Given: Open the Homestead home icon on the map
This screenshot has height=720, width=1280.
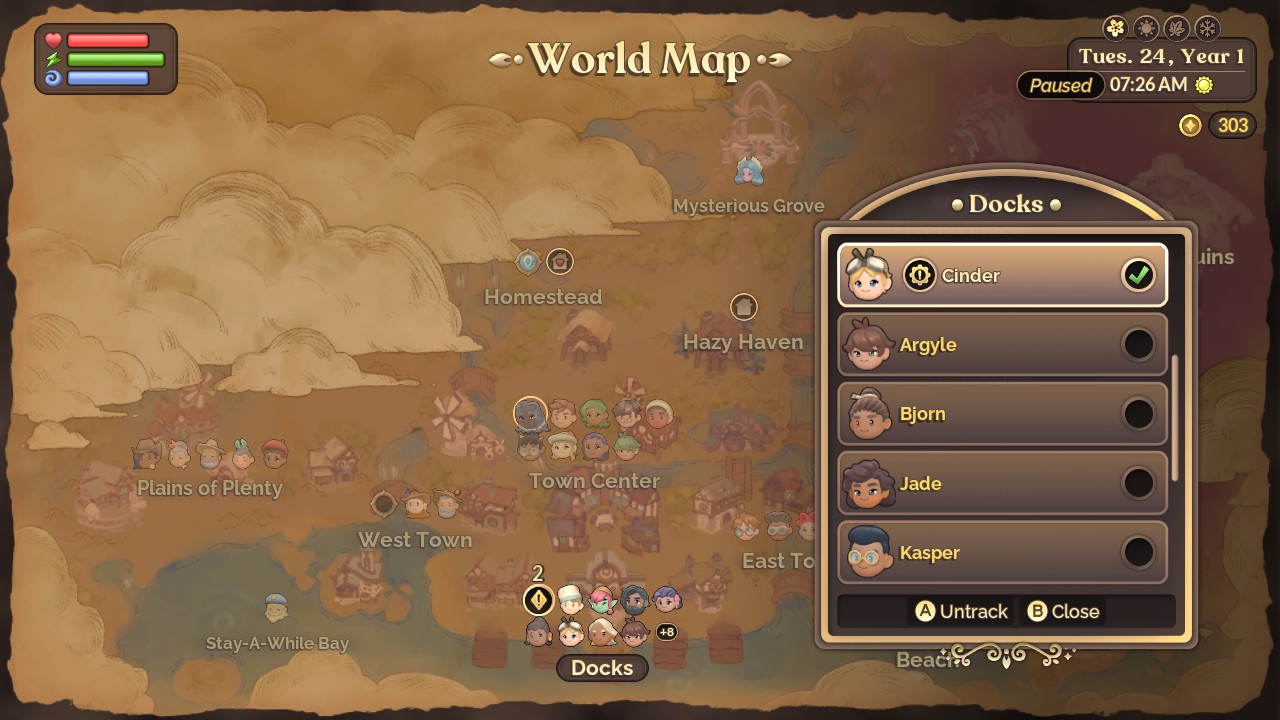Looking at the screenshot, I should pos(560,261).
